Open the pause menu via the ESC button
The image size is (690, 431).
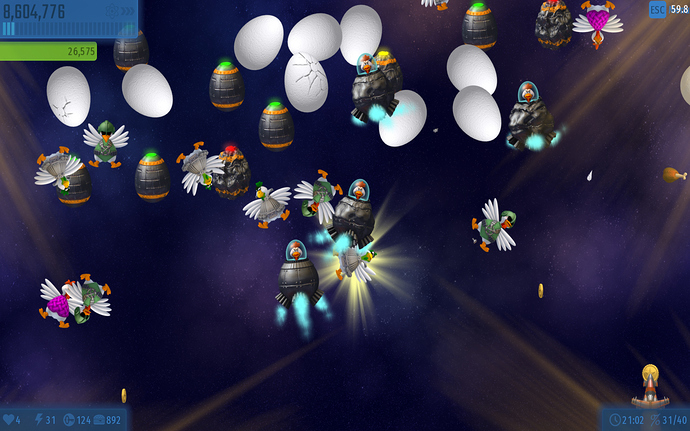tap(657, 10)
